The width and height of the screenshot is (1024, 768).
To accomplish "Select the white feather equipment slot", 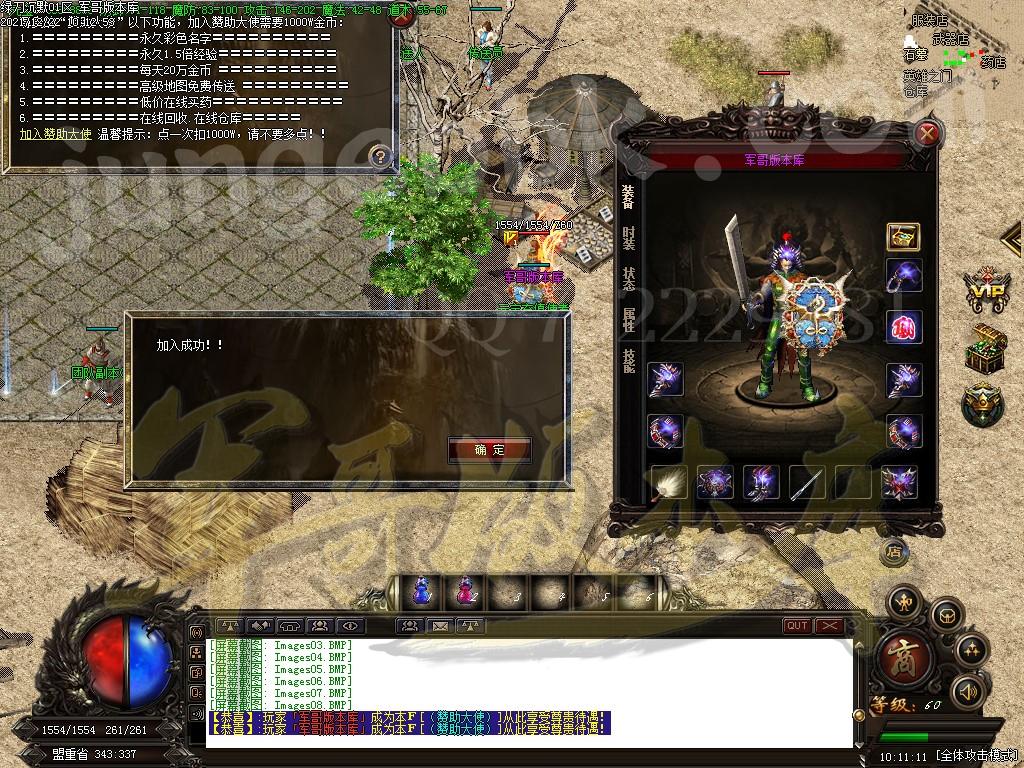I will [669, 483].
